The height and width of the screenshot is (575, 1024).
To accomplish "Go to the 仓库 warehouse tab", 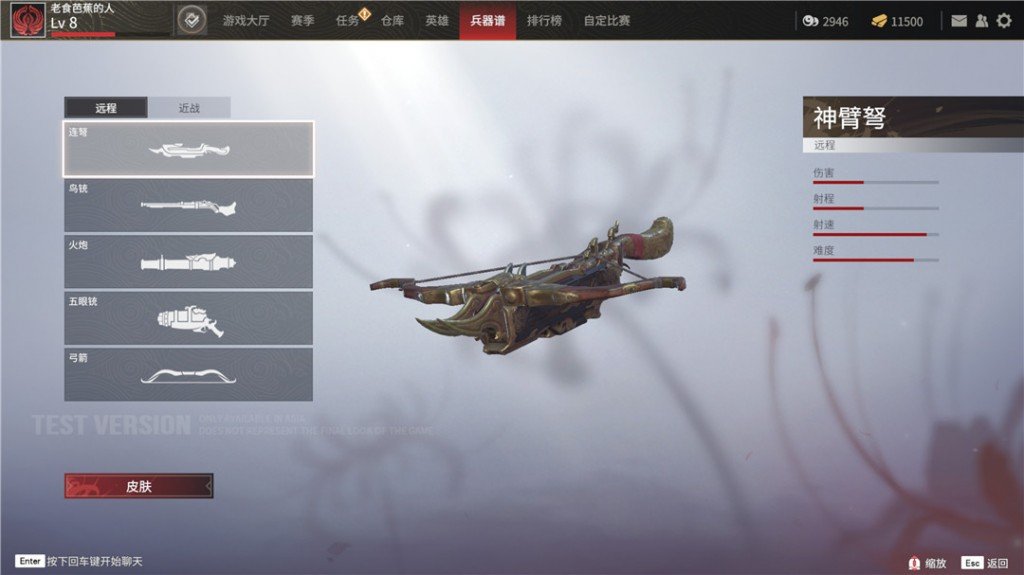I will click(392, 20).
